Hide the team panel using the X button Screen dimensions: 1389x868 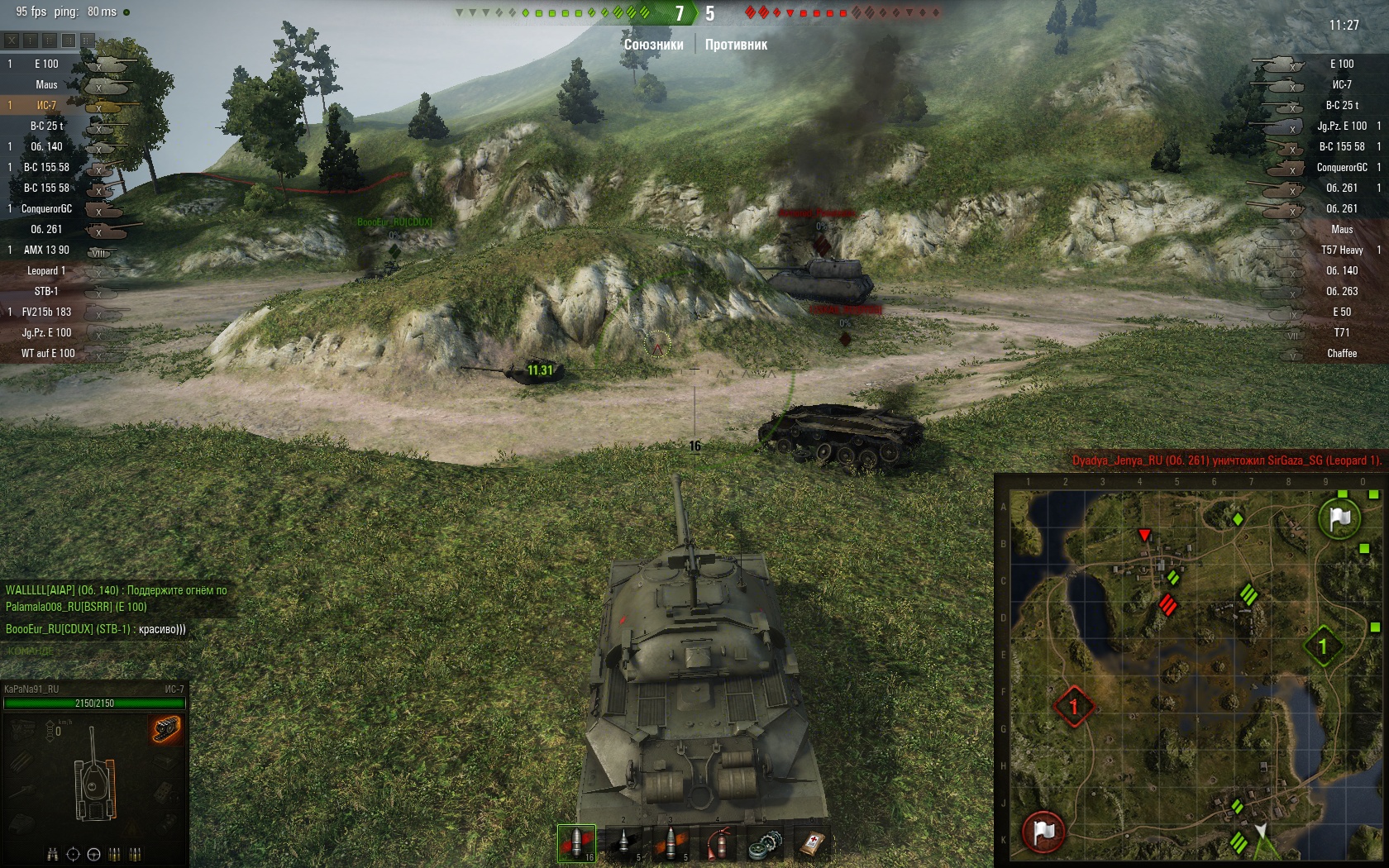pos(12,40)
